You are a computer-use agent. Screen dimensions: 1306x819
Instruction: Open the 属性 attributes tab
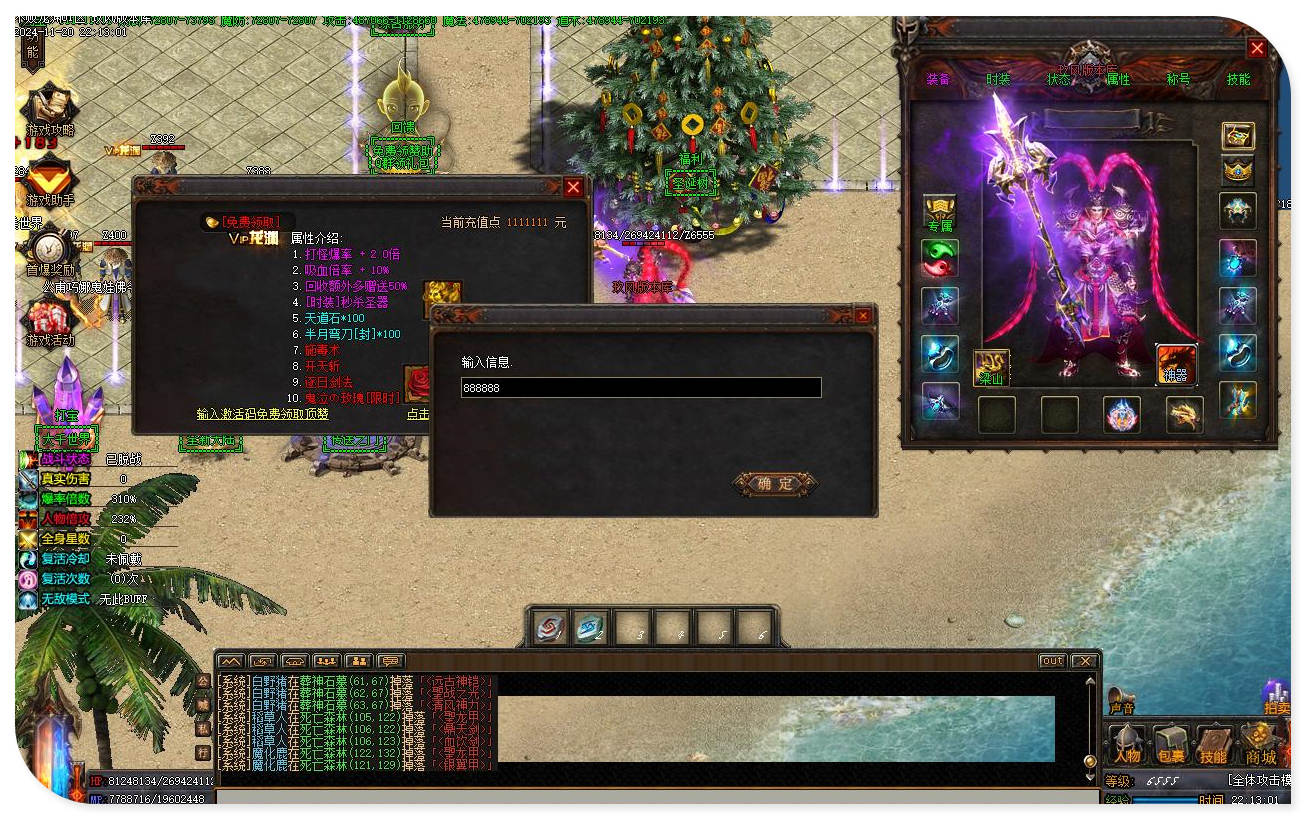coord(1118,79)
